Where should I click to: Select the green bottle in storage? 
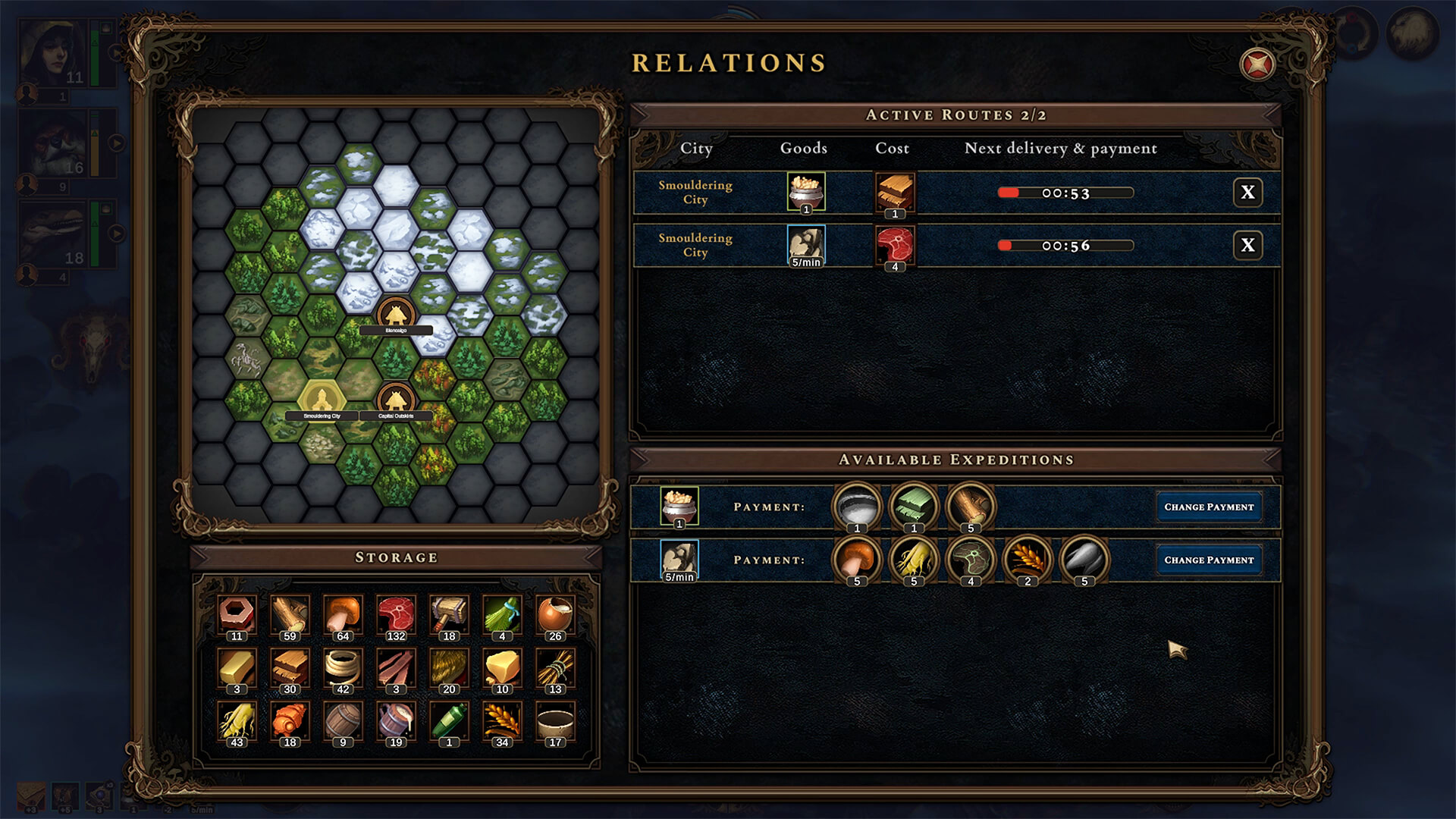(449, 721)
